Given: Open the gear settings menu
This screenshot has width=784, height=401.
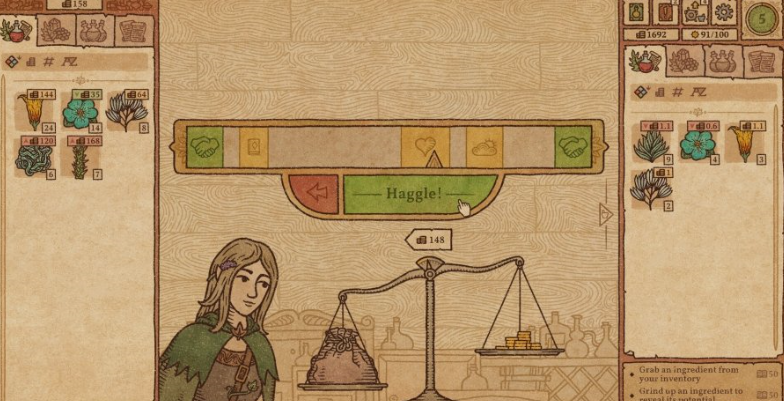Looking at the screenshot, I should (x=723, y=14).
